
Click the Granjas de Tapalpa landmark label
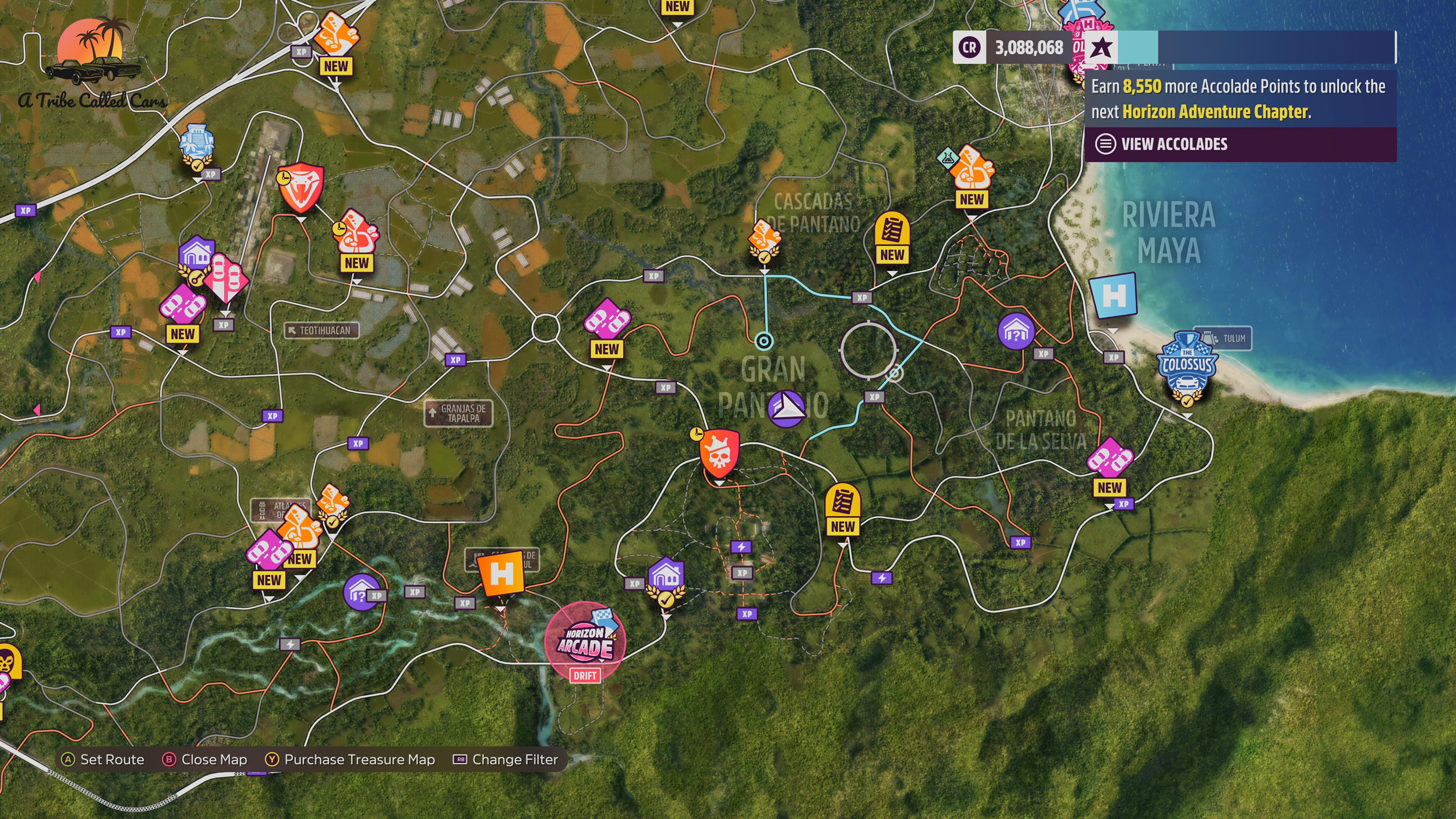pyautogui.click(x=458, y=413)
